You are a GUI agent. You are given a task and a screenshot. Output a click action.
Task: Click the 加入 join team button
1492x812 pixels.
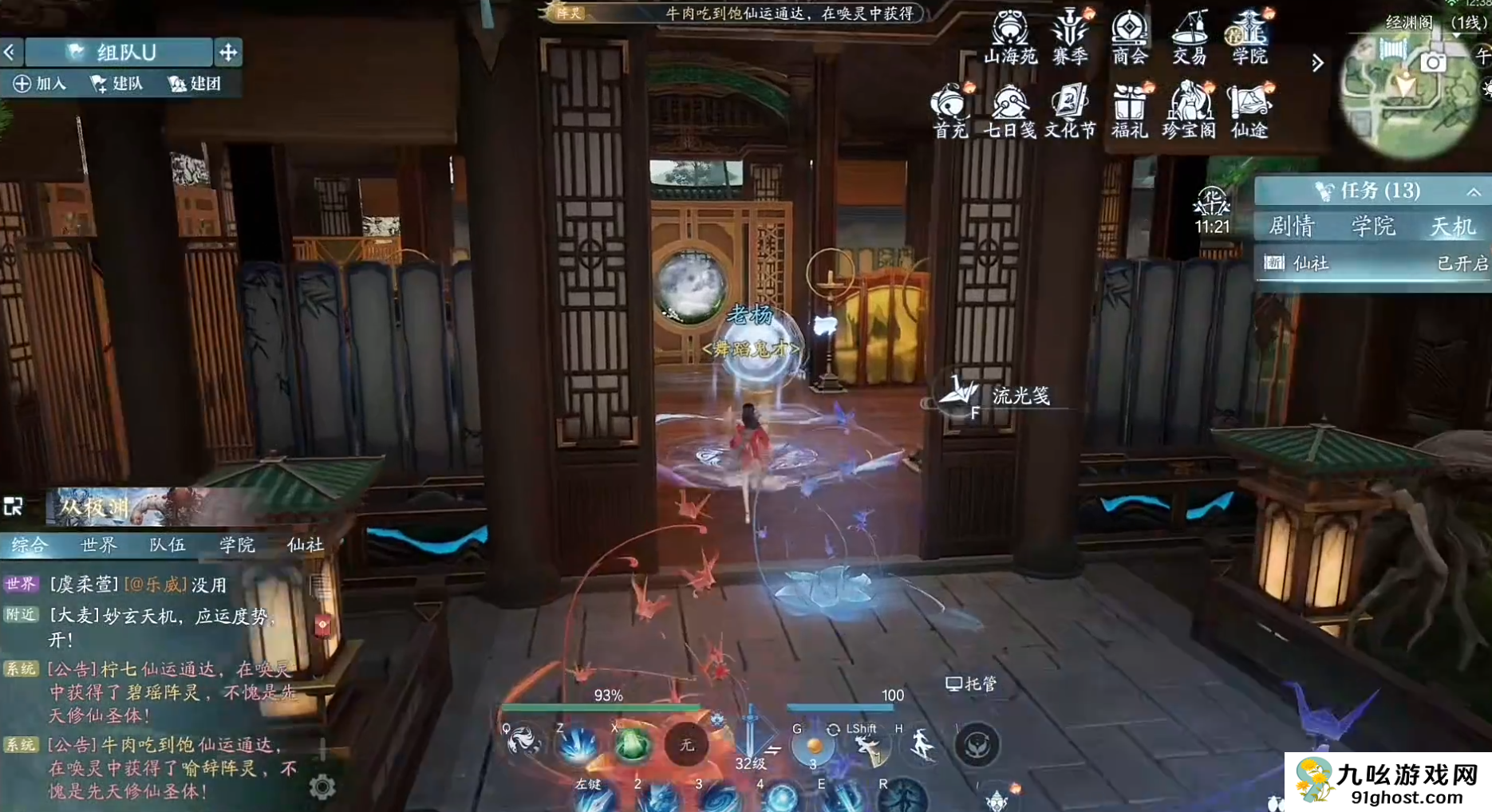[41, 84]
